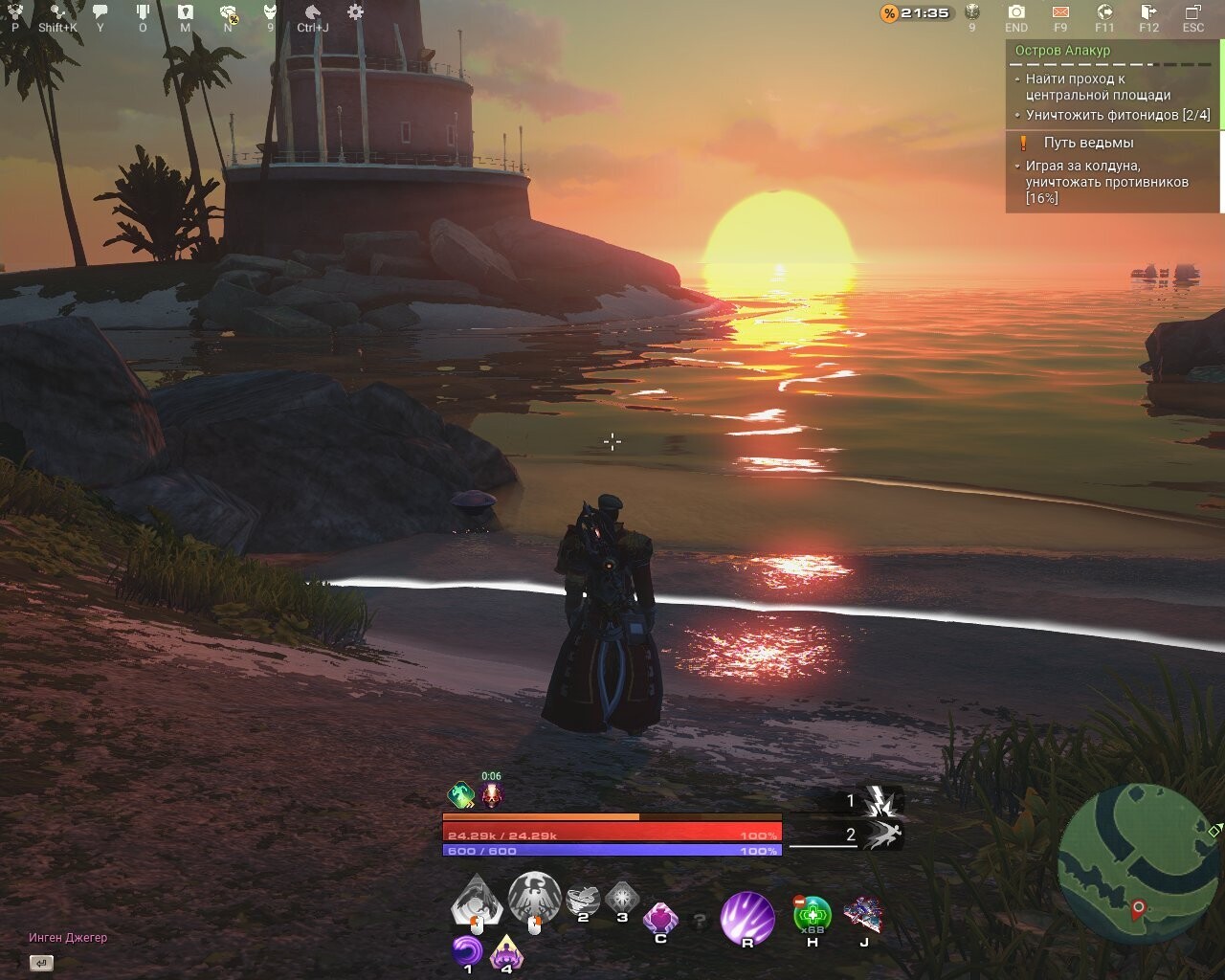Exit the game via the door icon
1225x980 pixels.
(x=1147, y=12)
